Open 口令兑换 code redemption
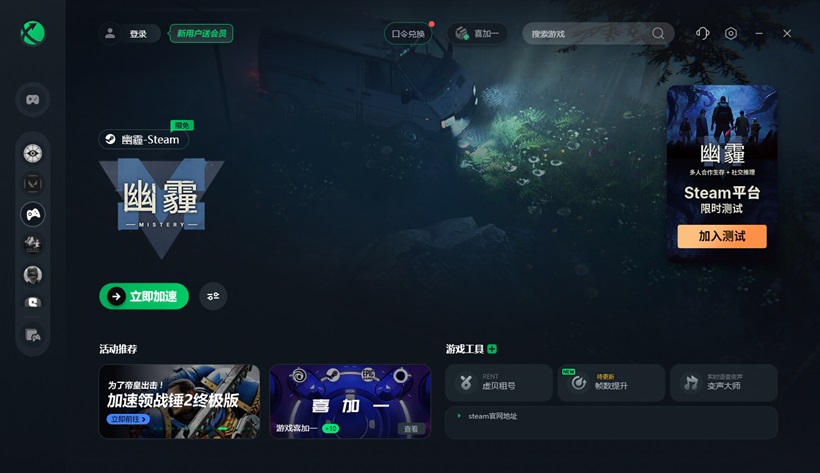This screenshot has width=820, height=473. coord(408,34)
